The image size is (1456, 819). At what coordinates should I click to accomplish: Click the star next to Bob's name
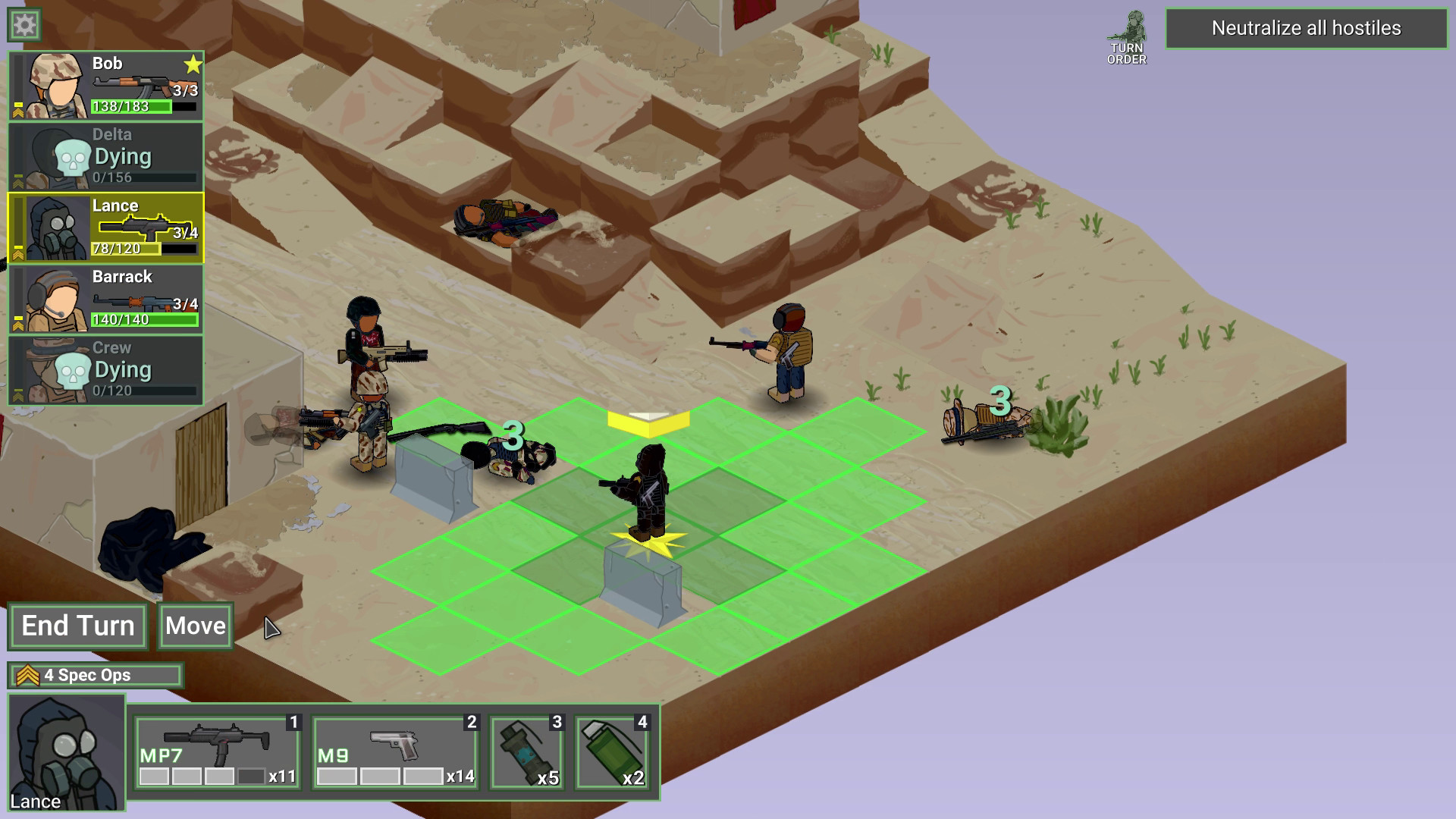(191, 64)
